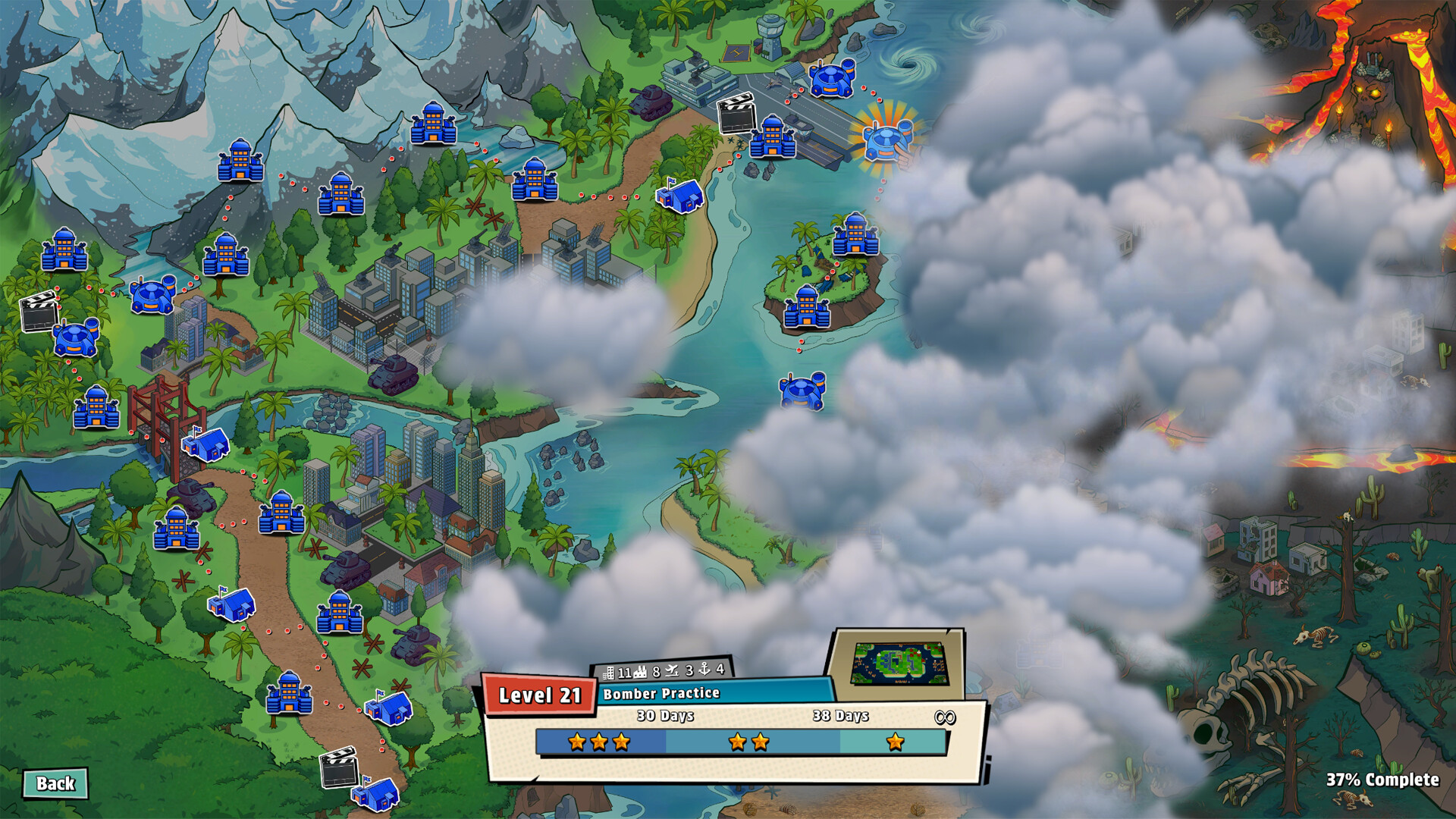
Task: Click the Bomber Practice level title bar
Action: click(x=713, y=693)
